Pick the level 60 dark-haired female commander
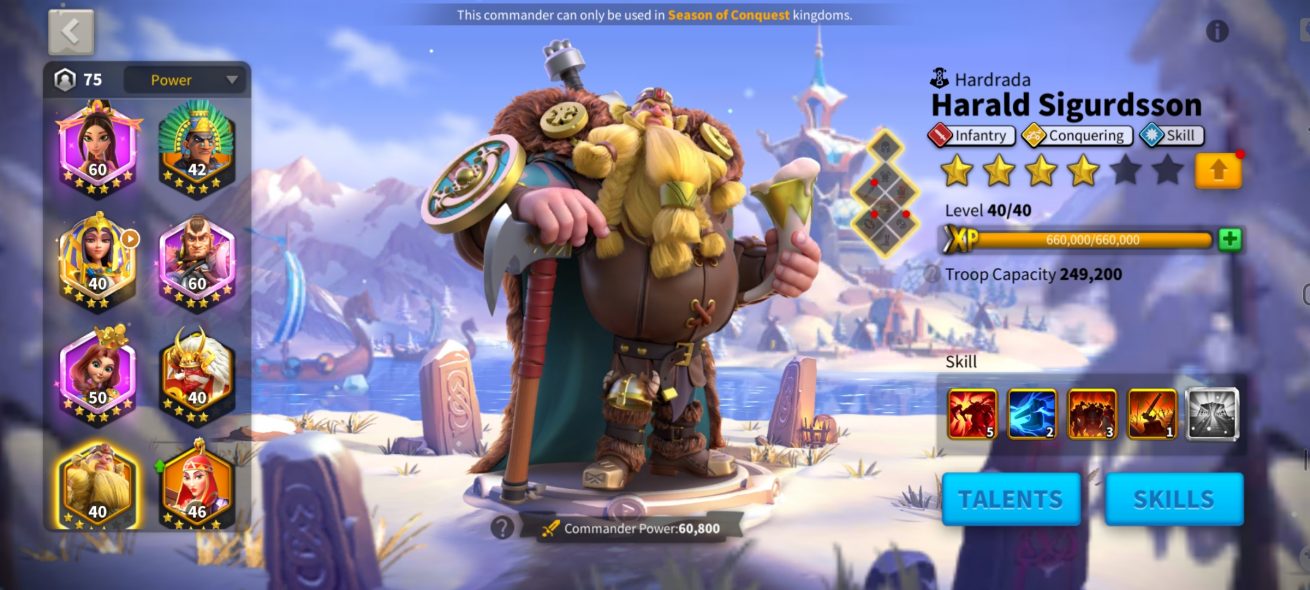The image size is (1310, 590). tap(97, 147)
